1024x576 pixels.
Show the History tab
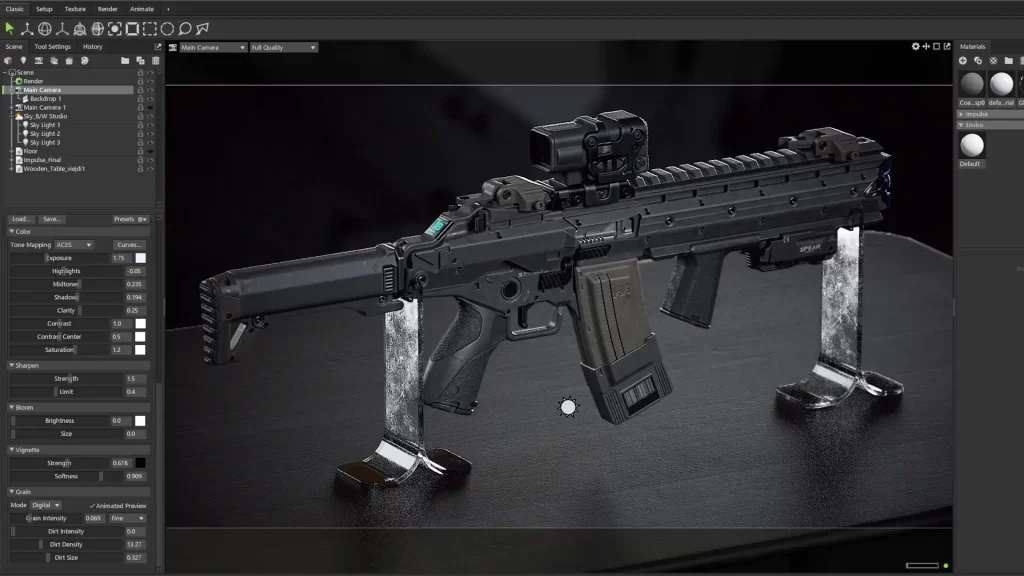coord(93,47)
